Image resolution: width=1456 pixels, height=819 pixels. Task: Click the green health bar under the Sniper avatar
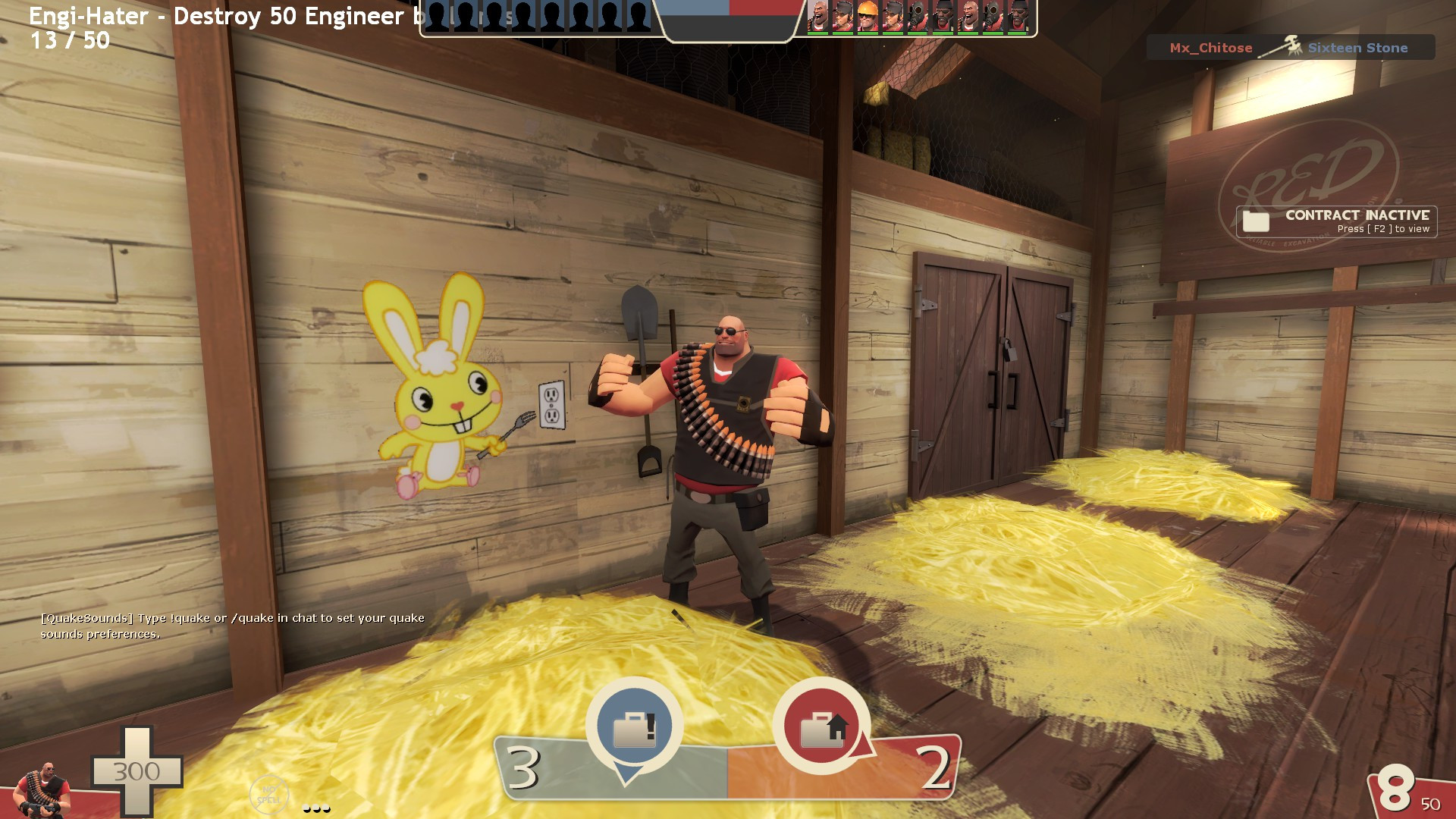tap(842, 33)
